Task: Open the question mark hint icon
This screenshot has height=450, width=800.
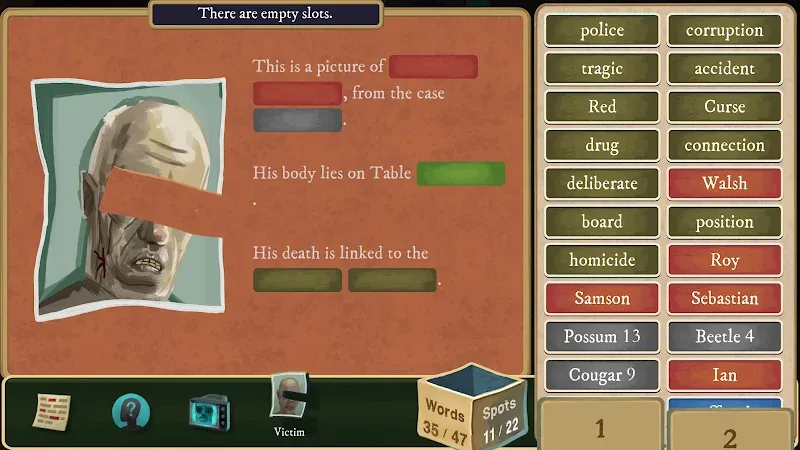Action: 131,411
